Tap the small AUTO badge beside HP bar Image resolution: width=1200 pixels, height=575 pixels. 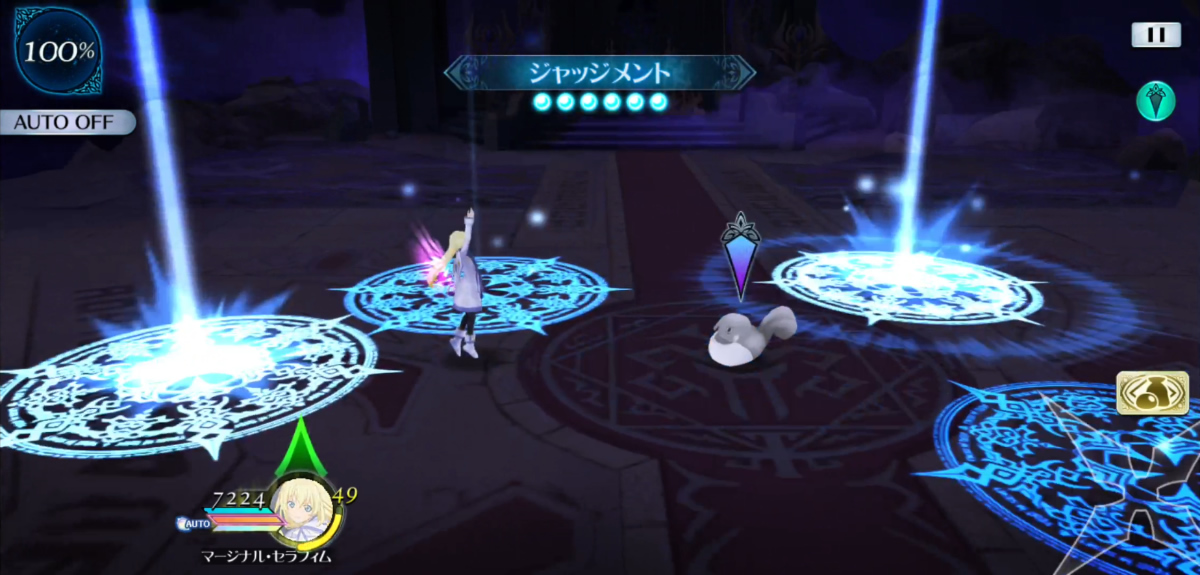[194, 523]
